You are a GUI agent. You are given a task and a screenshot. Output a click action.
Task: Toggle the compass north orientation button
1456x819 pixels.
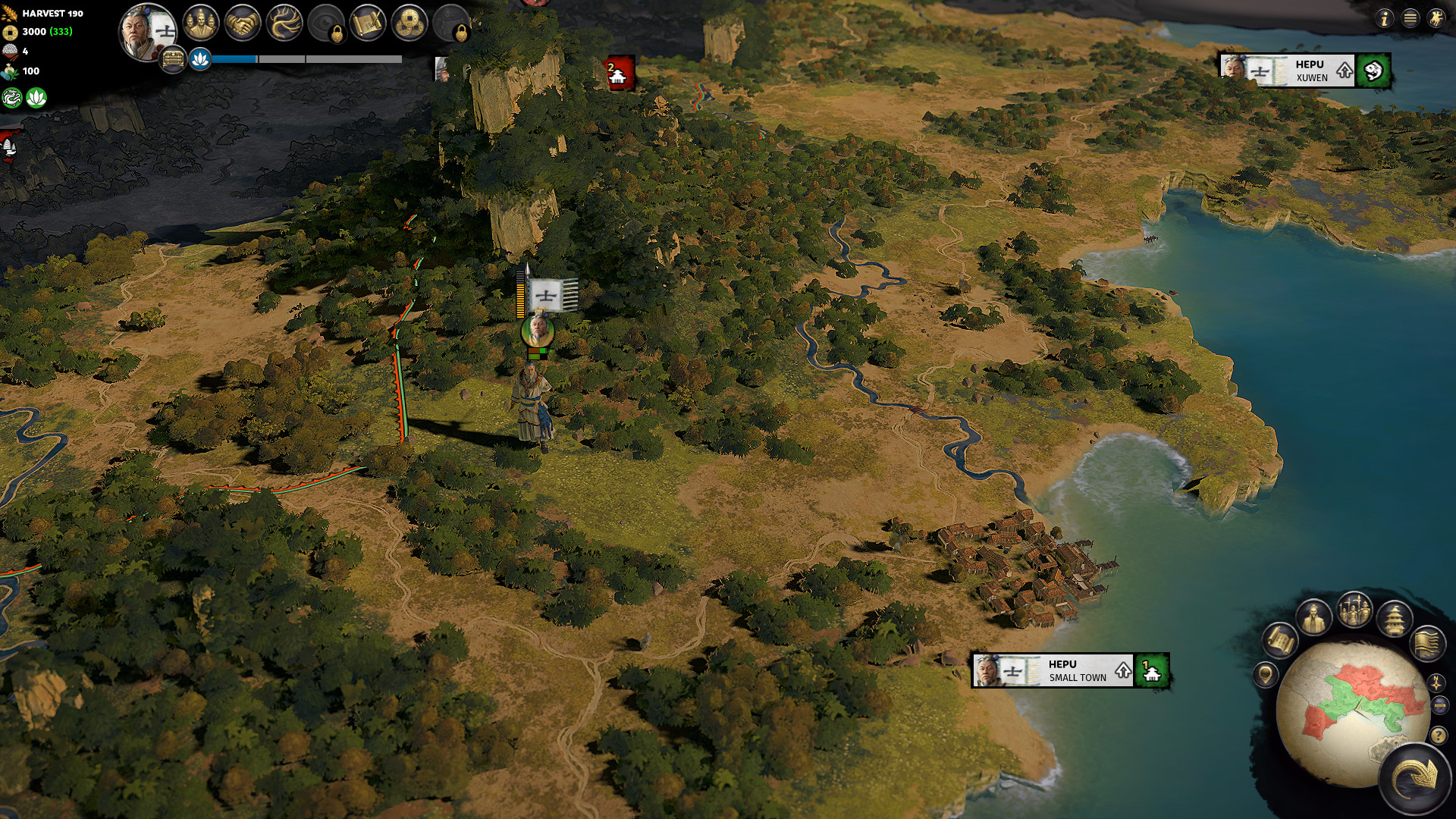tap(1436, 682)
